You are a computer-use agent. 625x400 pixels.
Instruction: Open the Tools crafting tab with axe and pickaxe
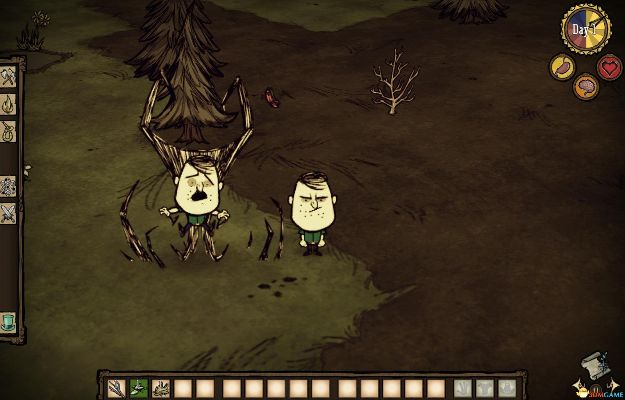8,76
